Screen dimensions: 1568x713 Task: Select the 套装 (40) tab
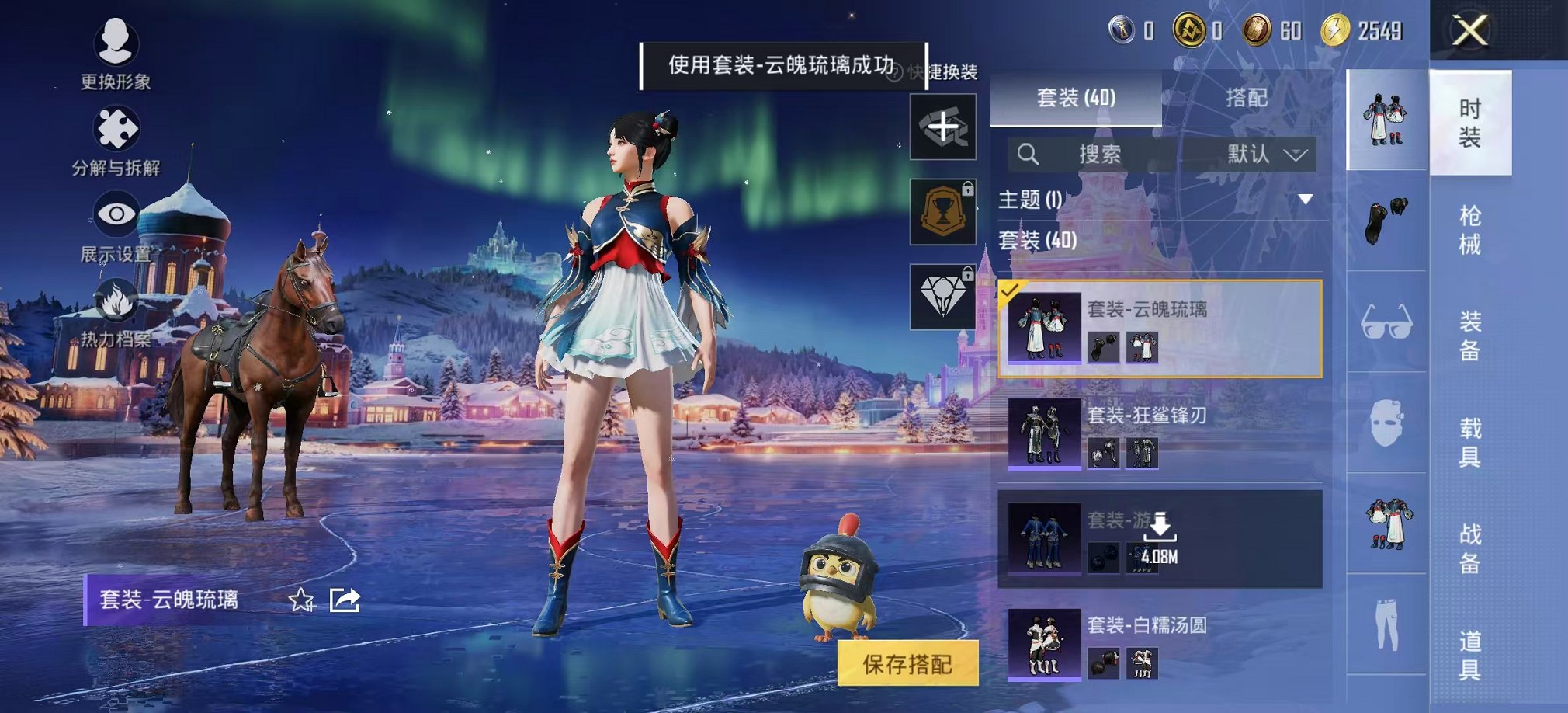tap(1076, 98)
